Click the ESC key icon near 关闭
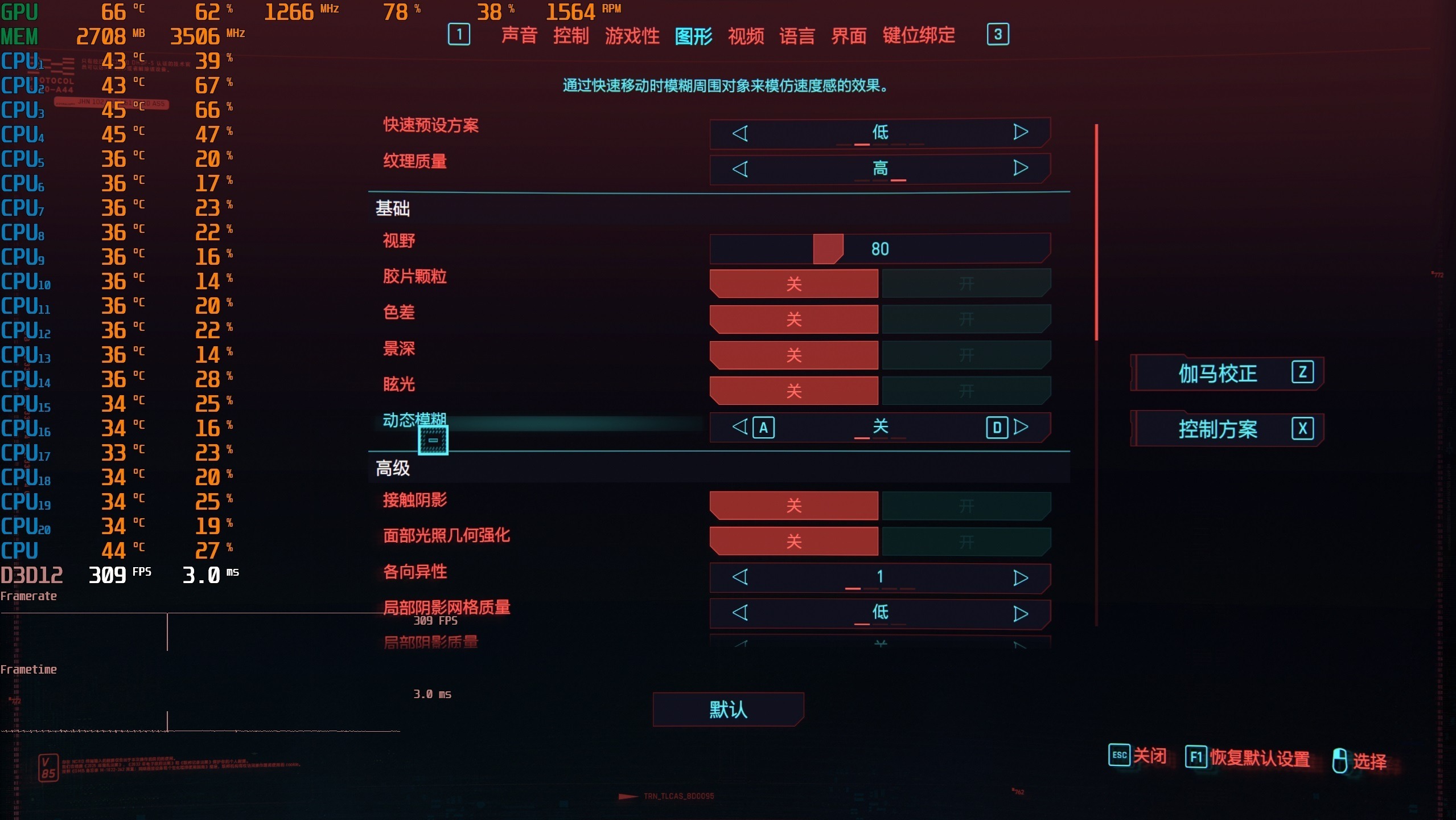This screenshot has width=1456, height=820. click(x=1119, y=756)
